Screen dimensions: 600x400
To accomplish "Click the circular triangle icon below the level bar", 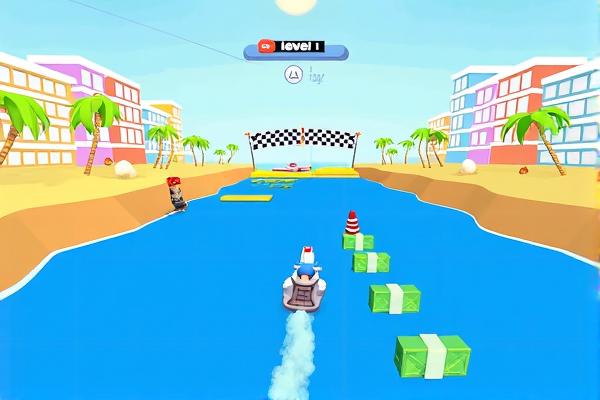I will point(293,73).
